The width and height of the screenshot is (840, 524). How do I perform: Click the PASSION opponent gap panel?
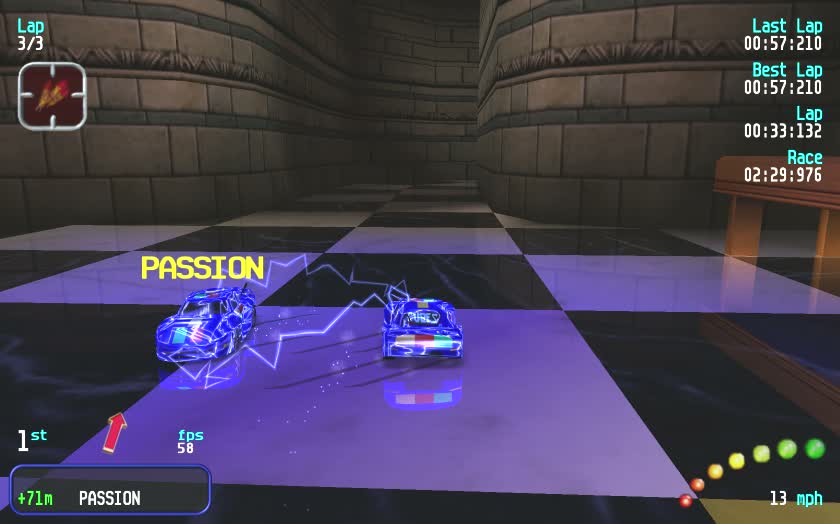(110, 490)
